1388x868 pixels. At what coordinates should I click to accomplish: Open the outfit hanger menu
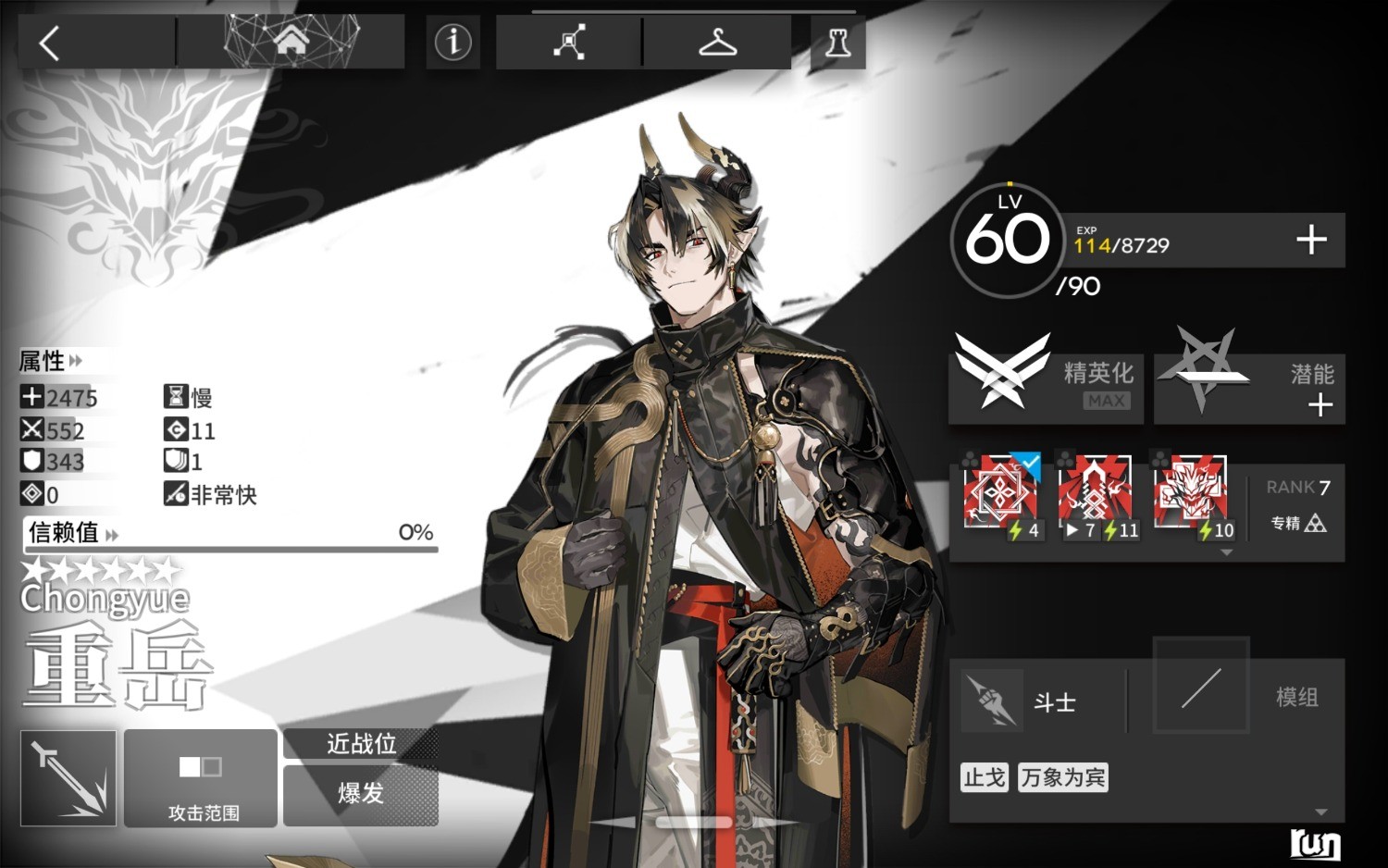[x=717, y=43]
